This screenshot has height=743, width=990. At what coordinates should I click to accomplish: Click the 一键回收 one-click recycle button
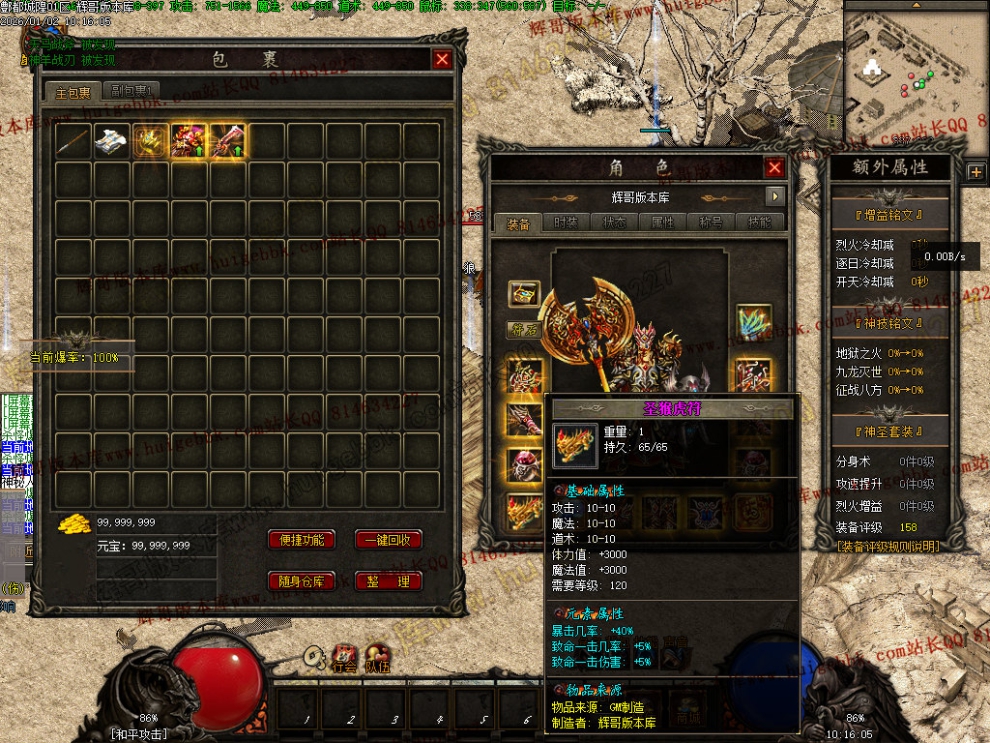[x=388, y=540]
